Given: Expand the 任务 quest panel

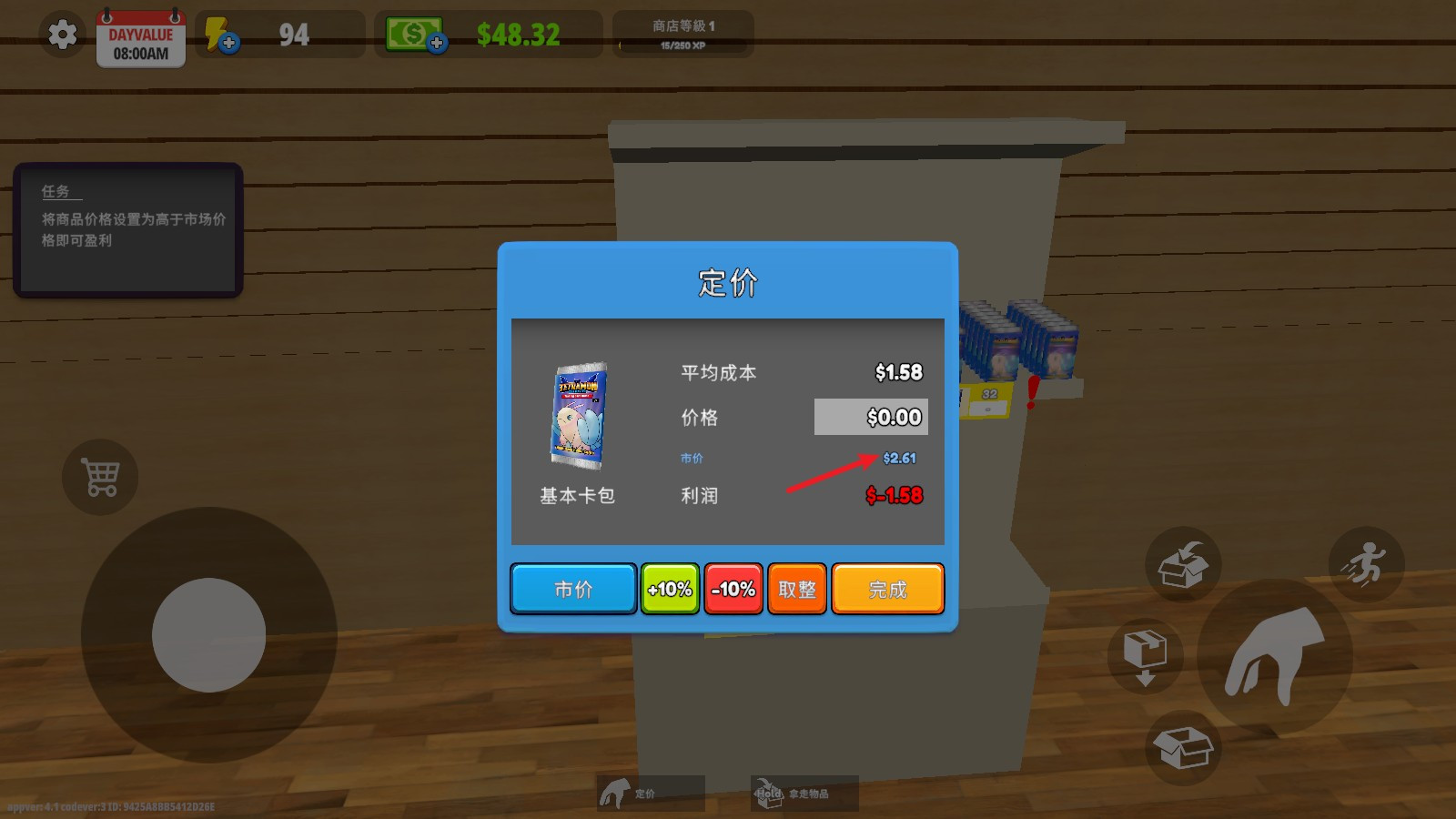Looking at the screenshot, I should click(127, 229).
